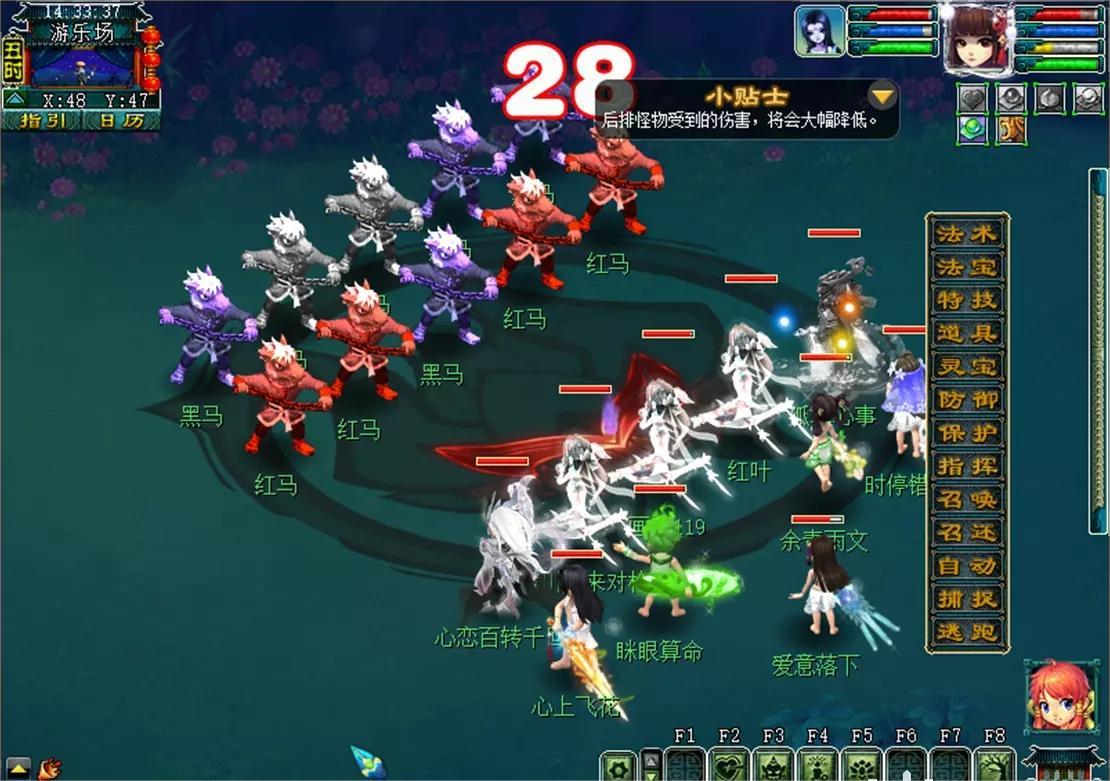The height and width of the screenshot is (781, 1110).
Task: Open the 法宝 treasure menu
Action: [x=966, y=268]
